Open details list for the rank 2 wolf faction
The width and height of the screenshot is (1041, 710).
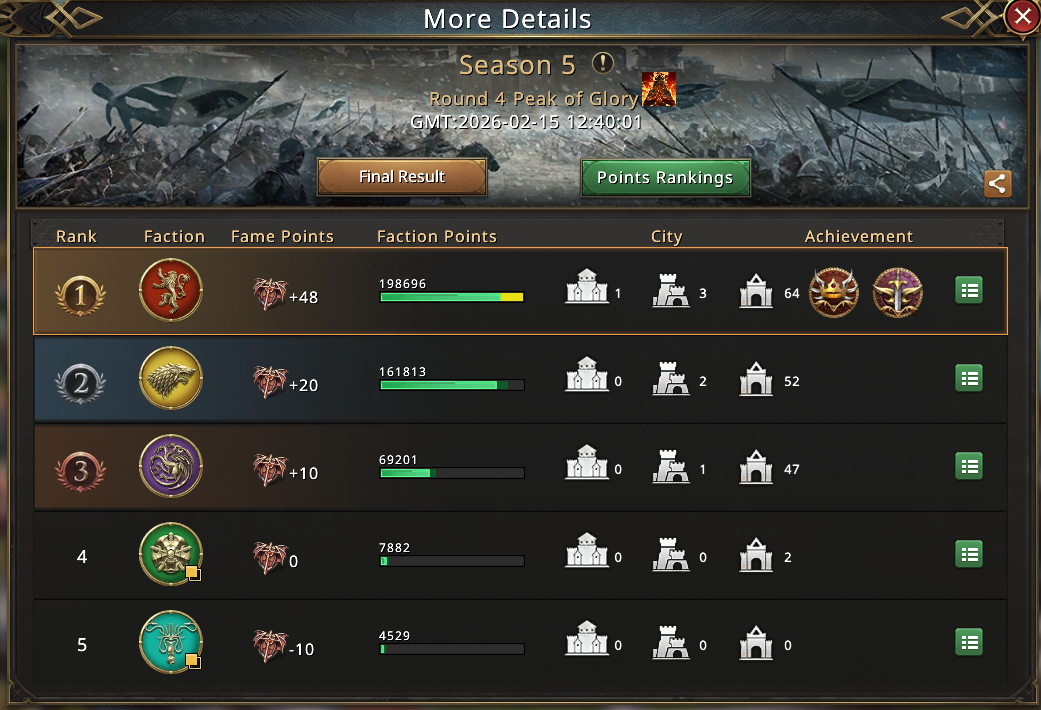[968, 378]
